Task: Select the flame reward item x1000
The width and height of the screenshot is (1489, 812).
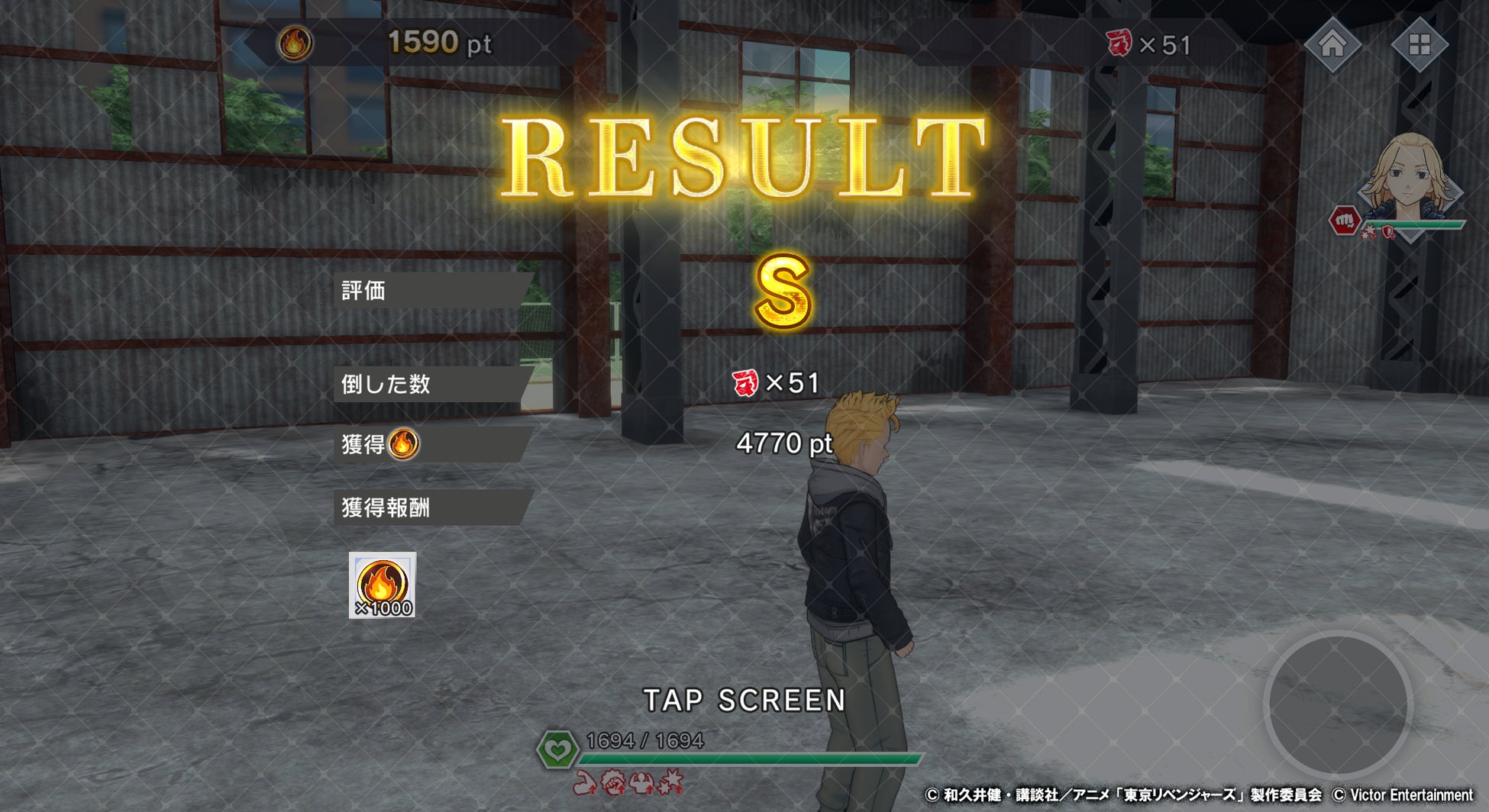Action: [383, 585]
